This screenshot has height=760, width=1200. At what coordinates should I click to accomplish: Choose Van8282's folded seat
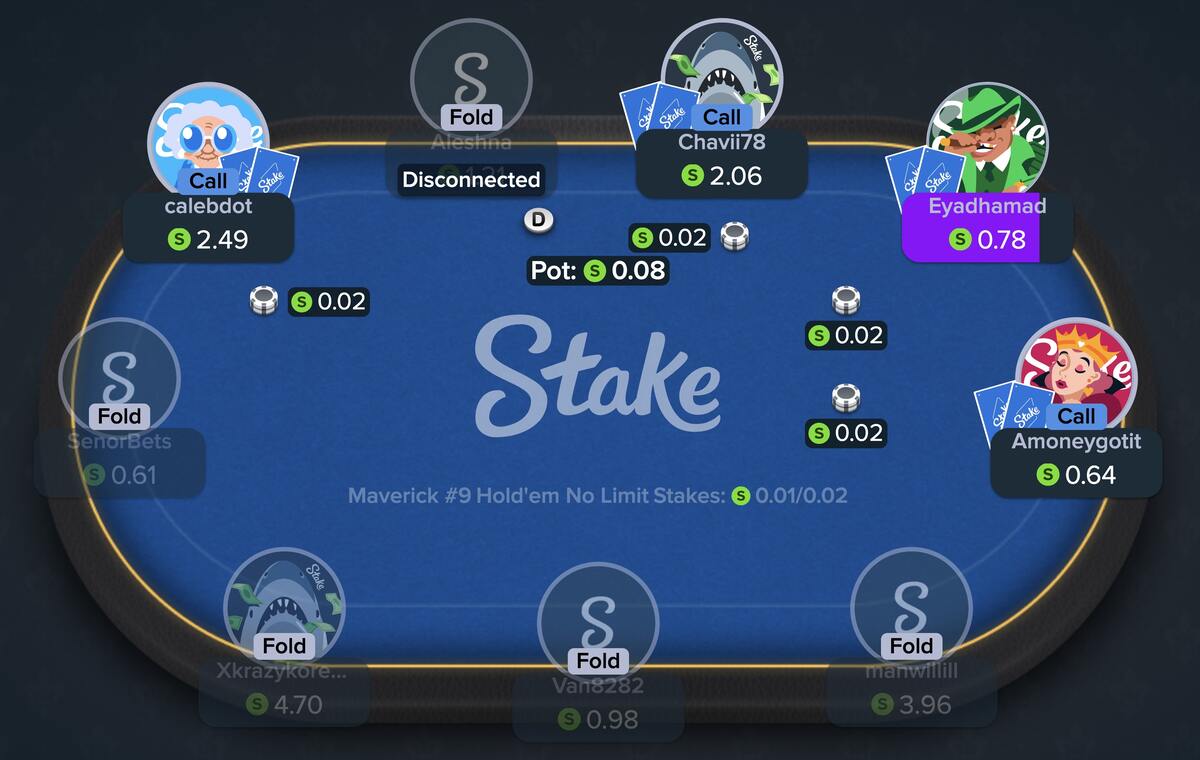click(x=598, y=620)
